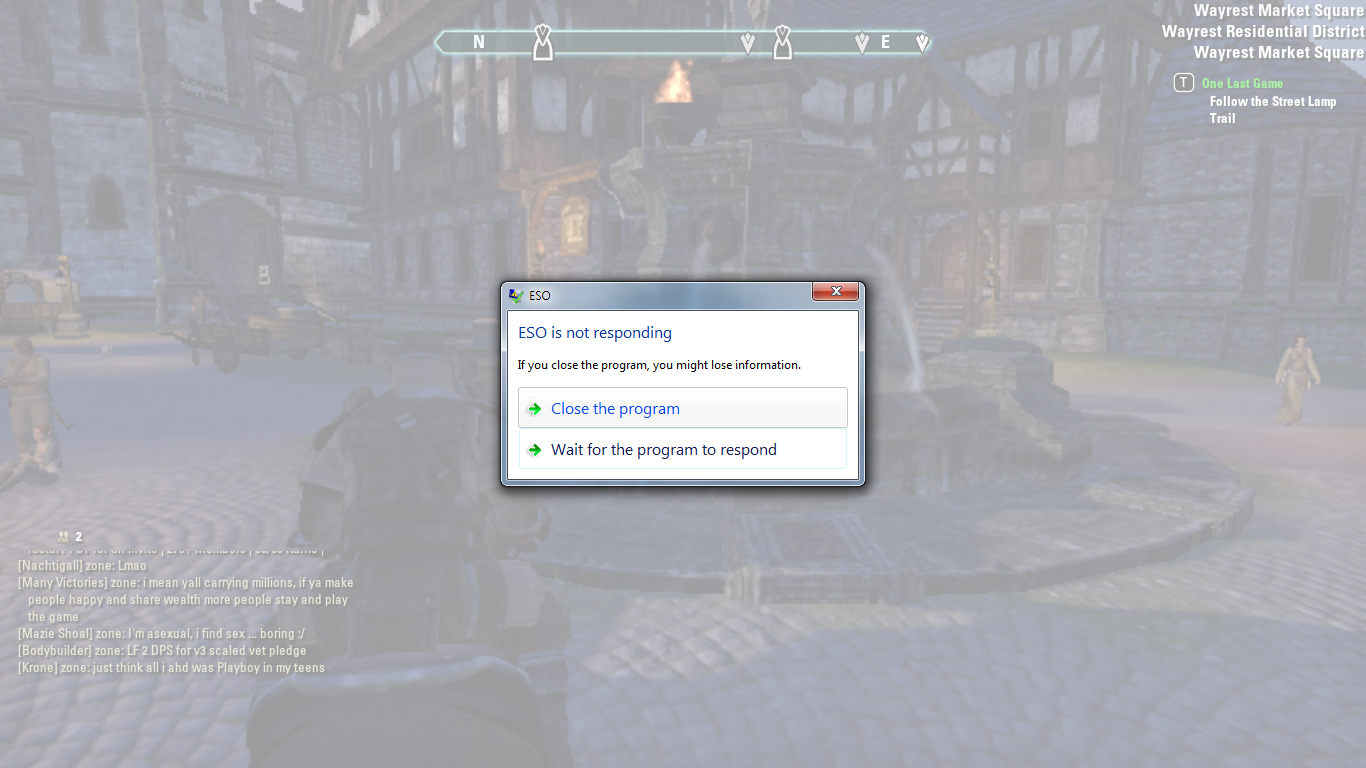The image size is (1366, 768).
Task: Click the Follow the Street Lamp Trail objective
Action: [1271, 101]
